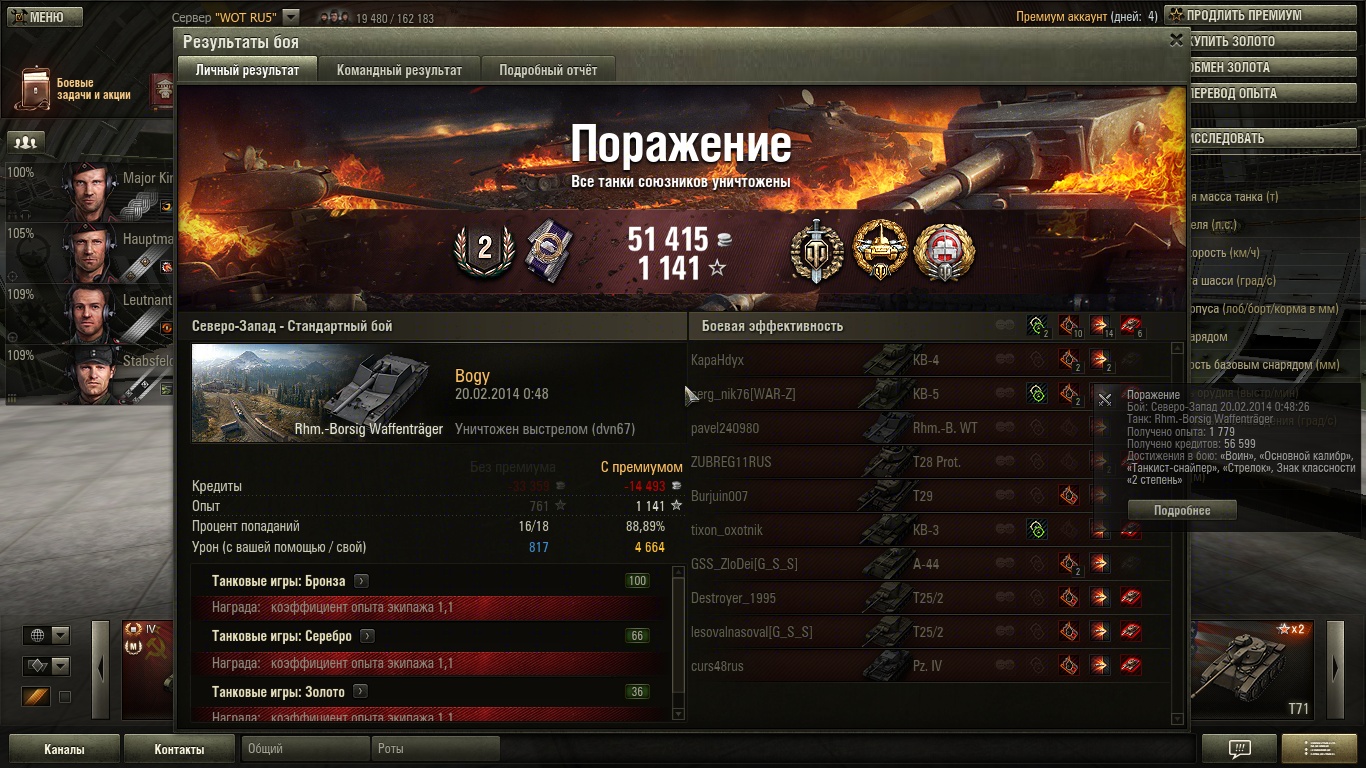Screen dimensions: 1366x768
Task: Open the Каналы chat channels
Action: (x=64, y=749)
